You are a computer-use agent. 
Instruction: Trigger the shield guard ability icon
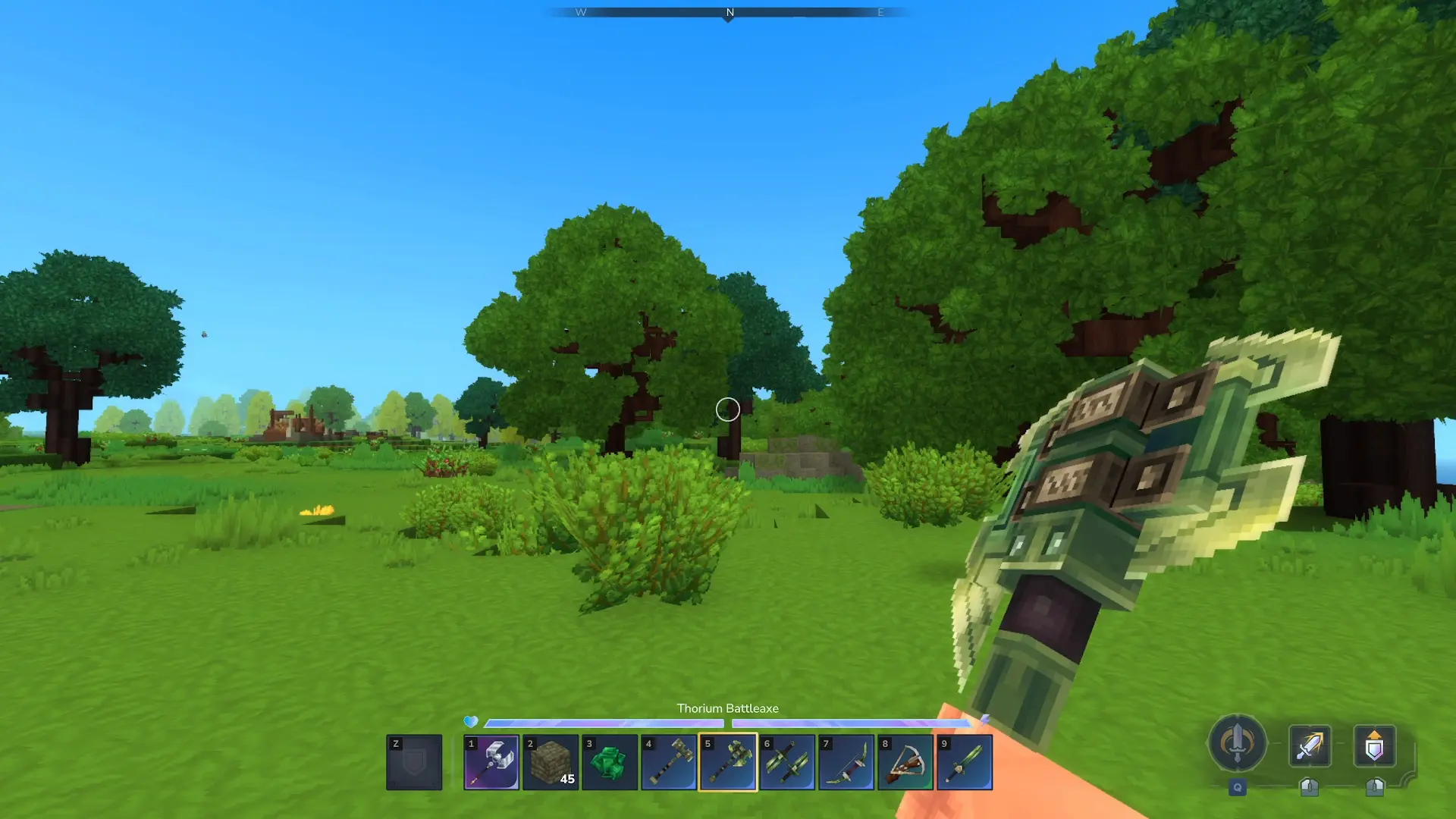pyautogui.click(x=1374, y=745)
